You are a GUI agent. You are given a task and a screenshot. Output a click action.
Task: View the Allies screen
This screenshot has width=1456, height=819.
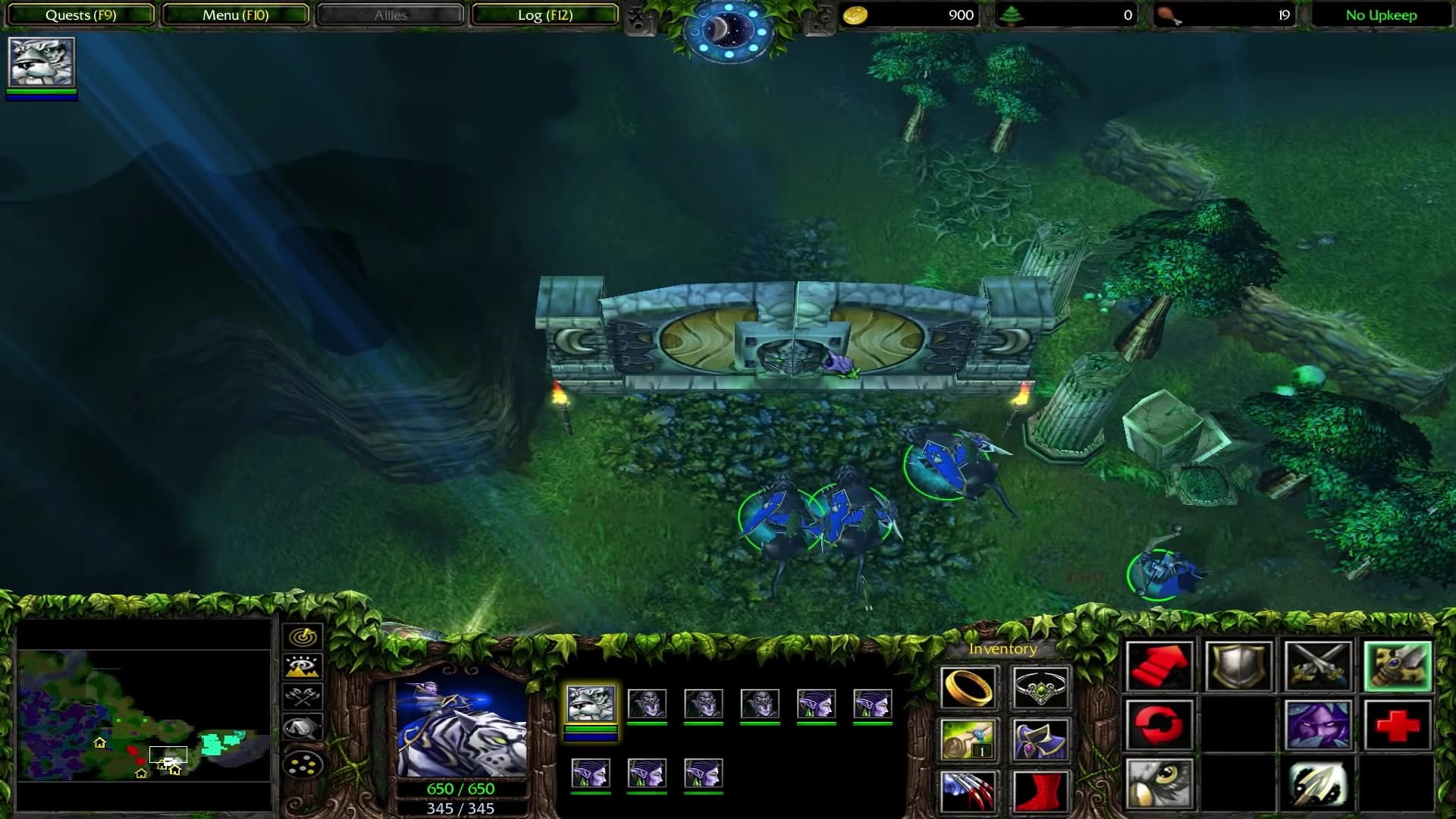pyautogui.click(x=389, y=14)
